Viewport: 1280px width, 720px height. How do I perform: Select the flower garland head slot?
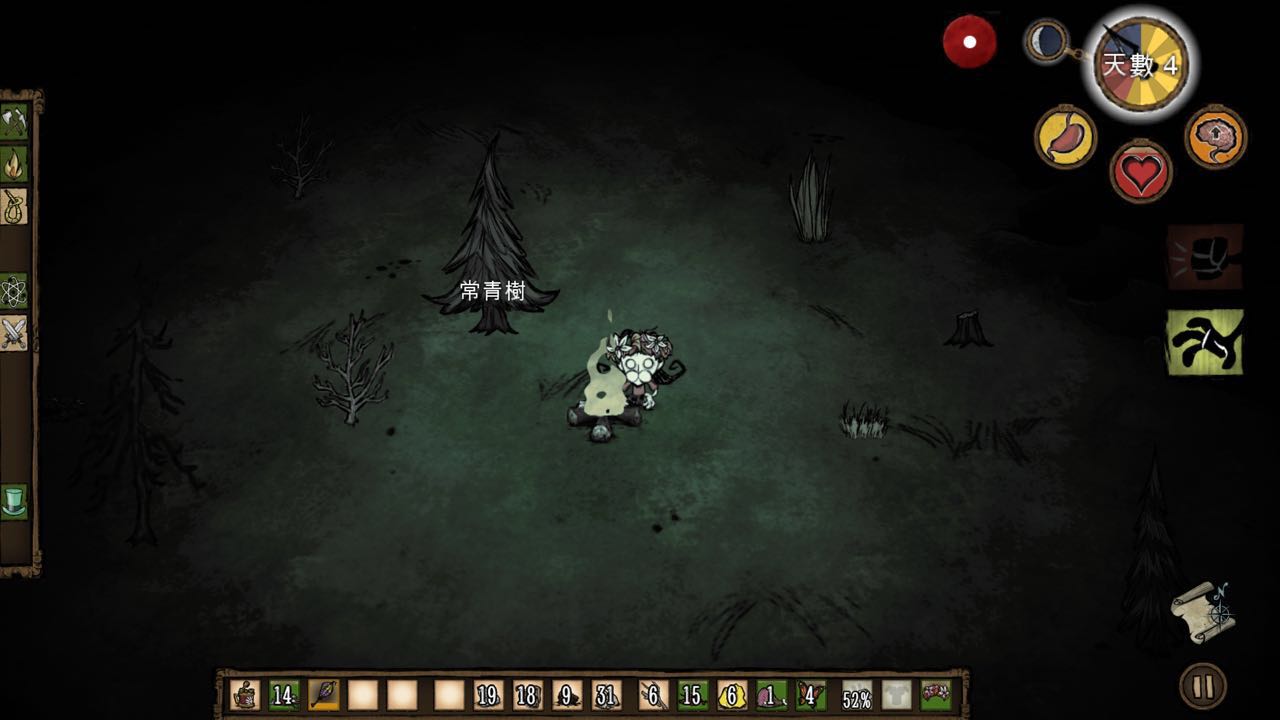936,695
